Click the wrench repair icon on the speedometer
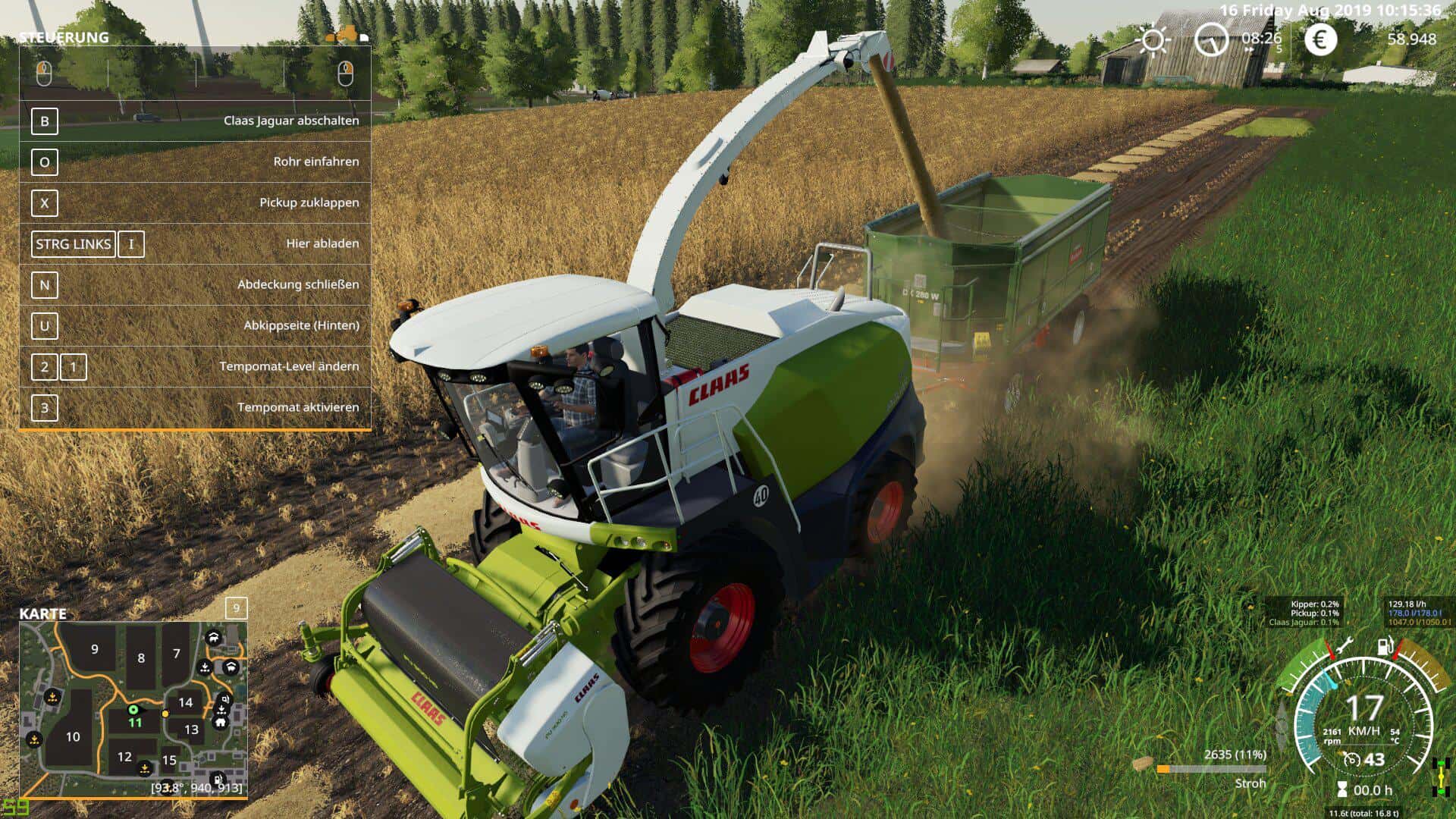Viewport: 1456px width, 819px height. (x=1345, y=644)
